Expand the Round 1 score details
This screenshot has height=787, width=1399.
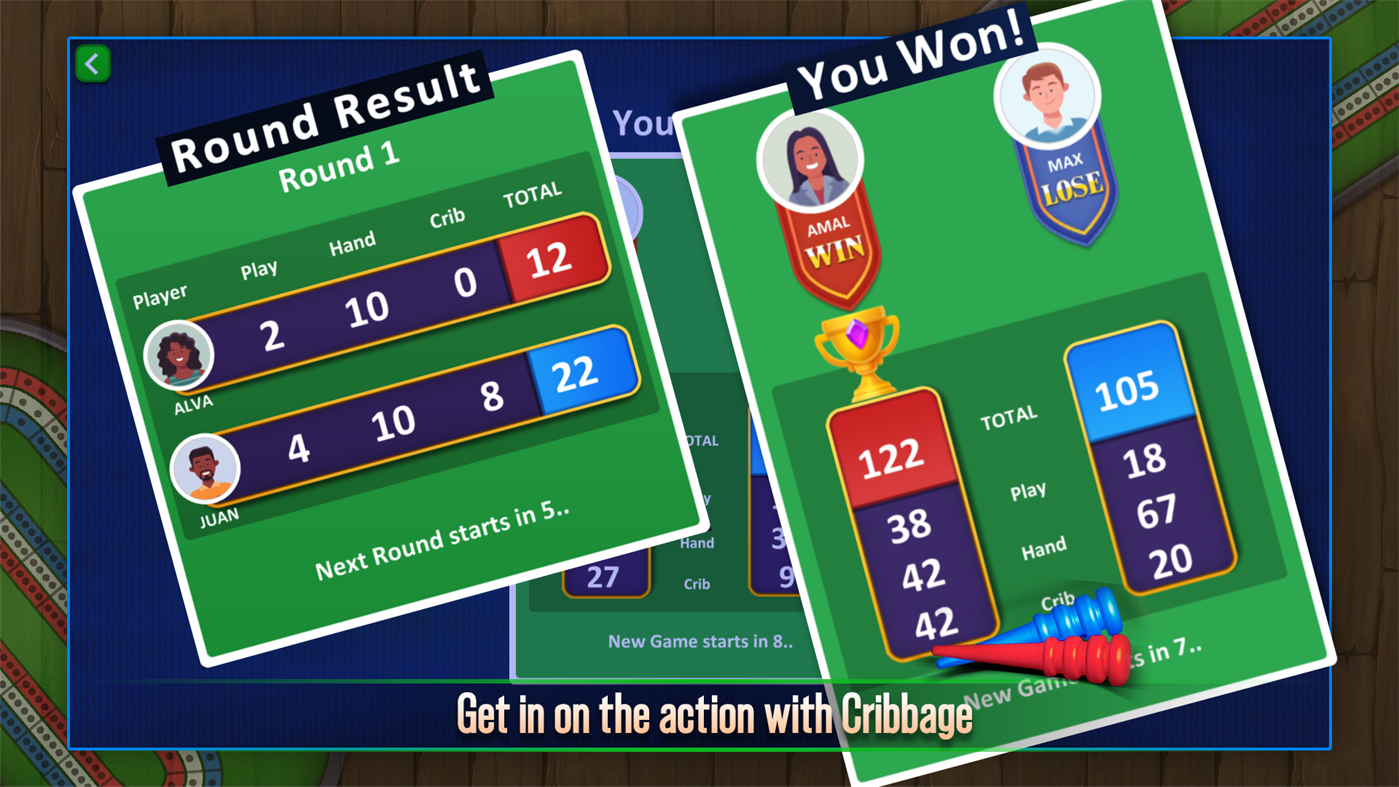point(338,163)
